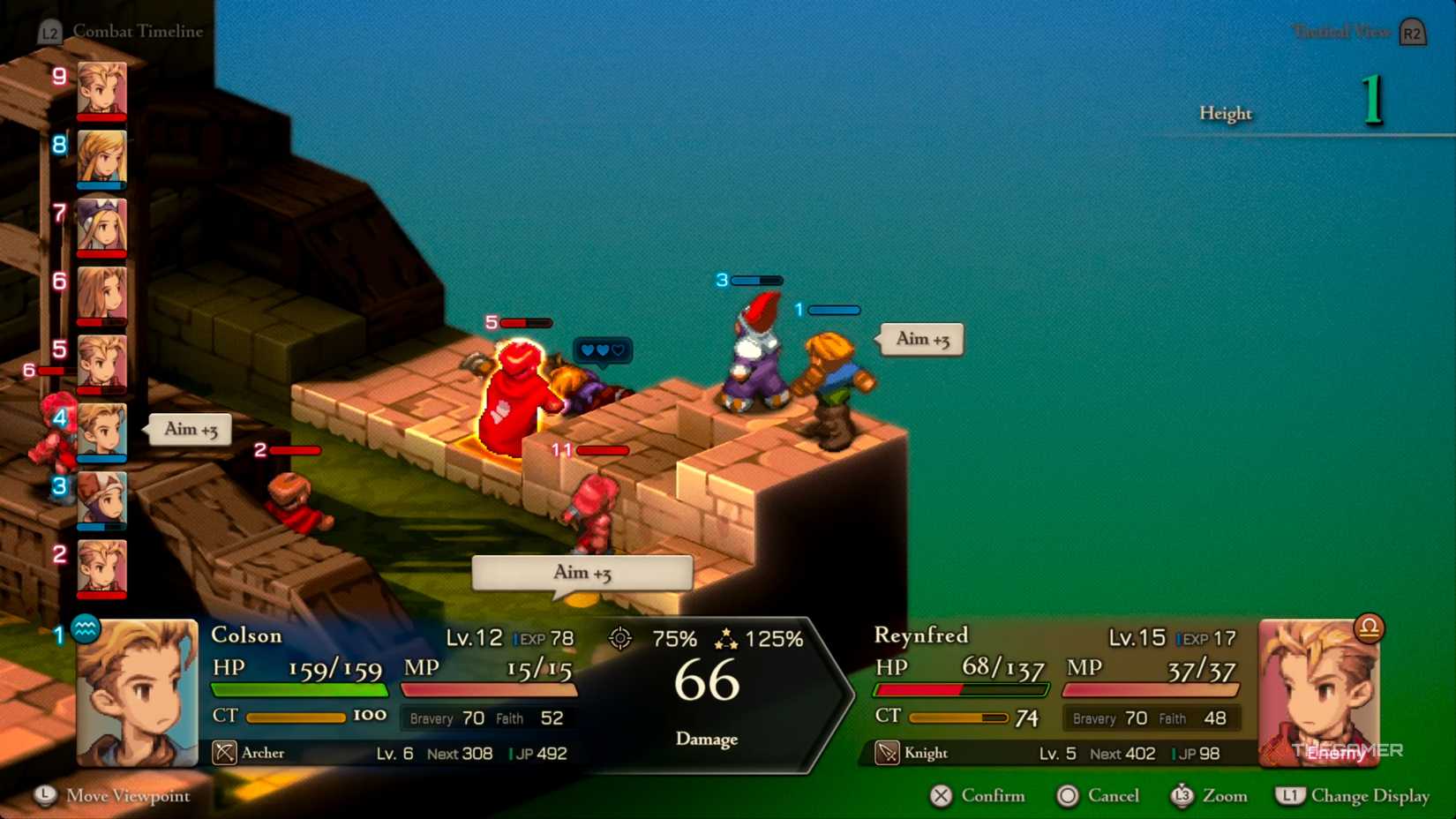Click the crosshair accuracy icon above 75%
The height and width of the screenshot is (819, 1456).
click(621, 637)
